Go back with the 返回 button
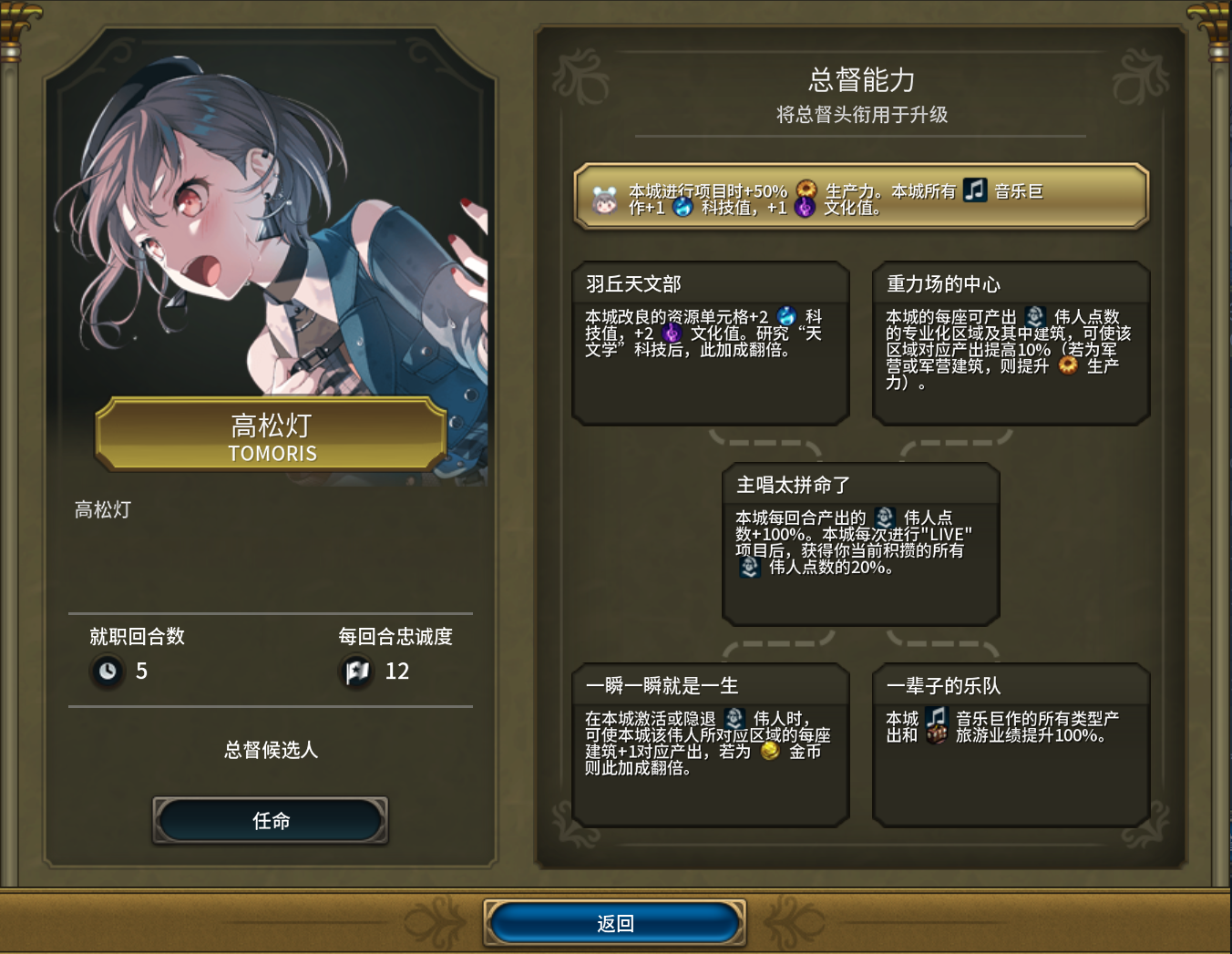This screenshot has width=1232, height=954. (615, 923)
